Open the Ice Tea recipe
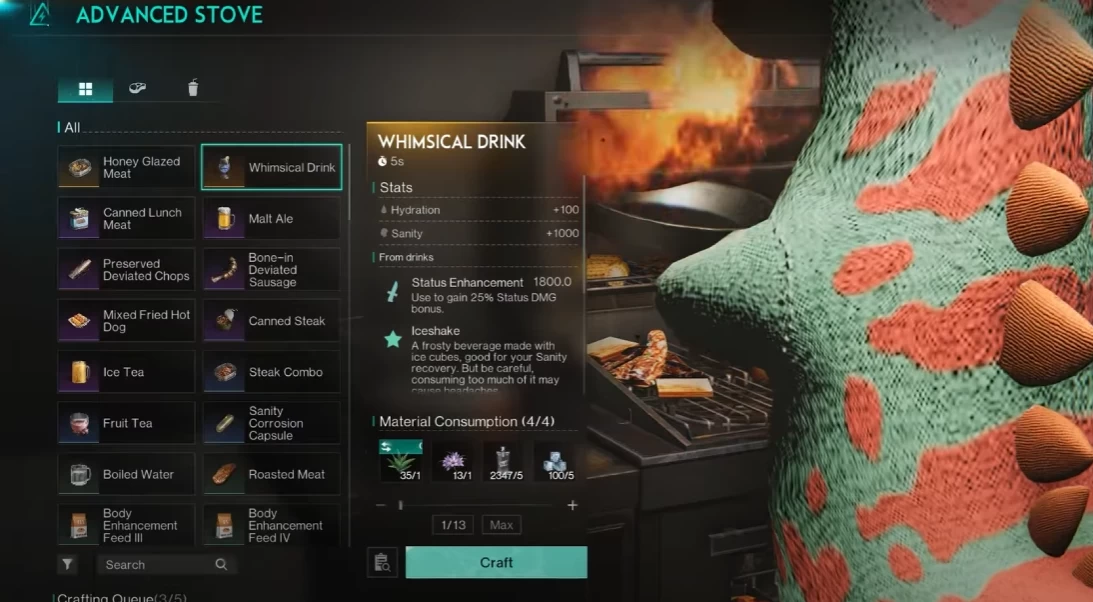The height and width of the screenshot is (602, 1093). (126, 372)
